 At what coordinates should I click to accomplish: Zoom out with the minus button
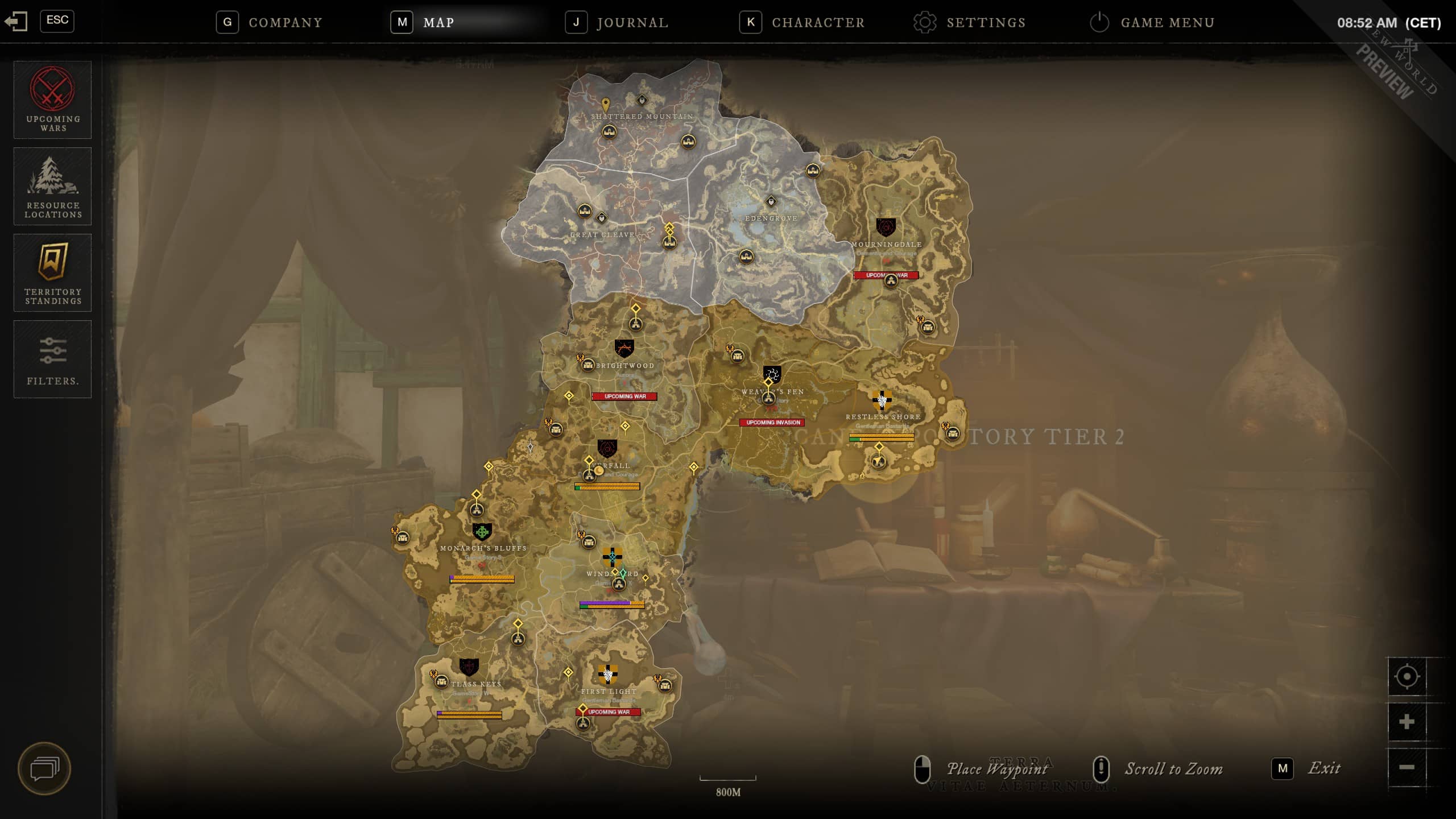coord(1407,767)
